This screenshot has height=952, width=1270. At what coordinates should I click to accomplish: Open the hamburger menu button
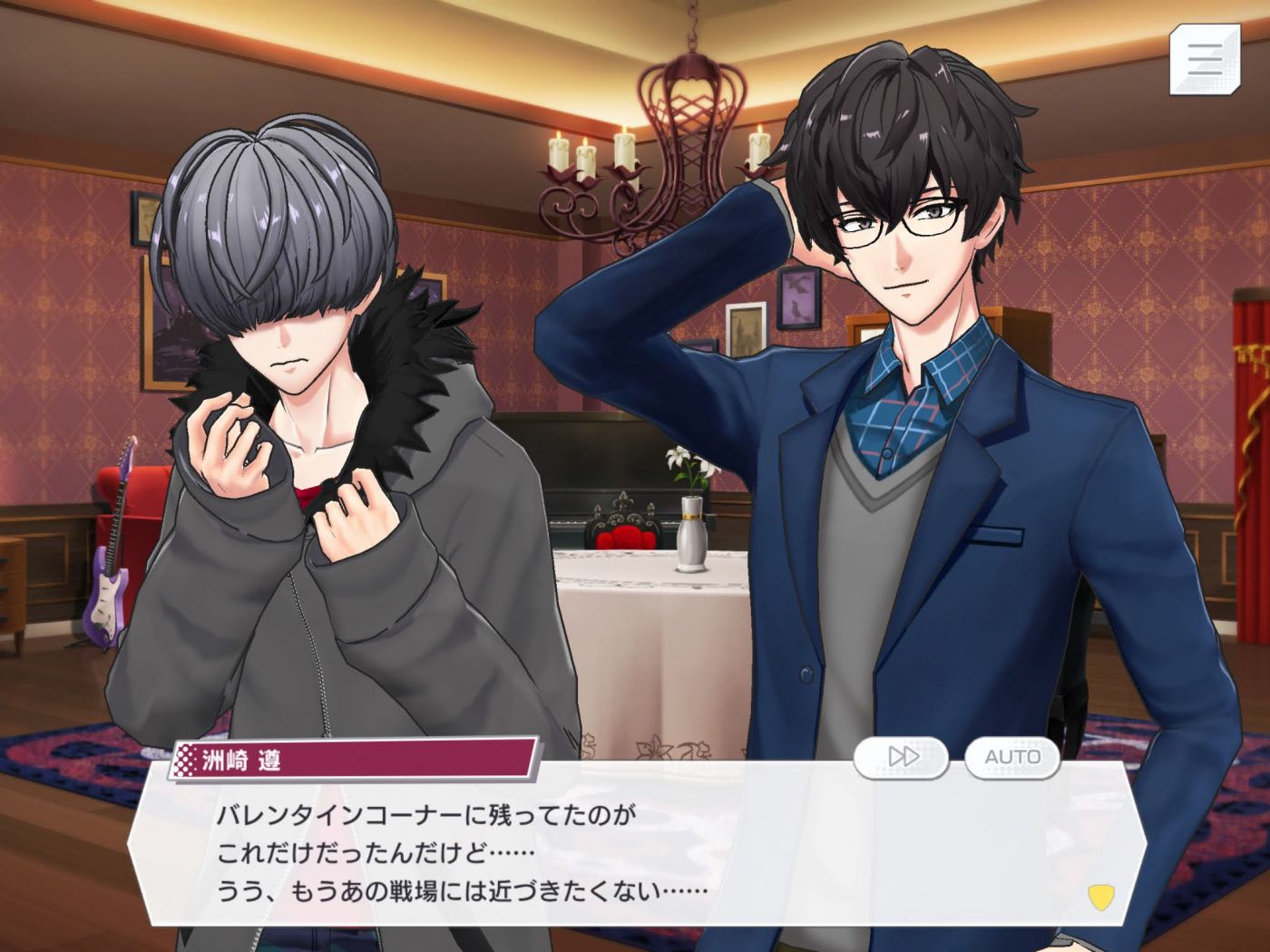click(x=1204, y=59)
